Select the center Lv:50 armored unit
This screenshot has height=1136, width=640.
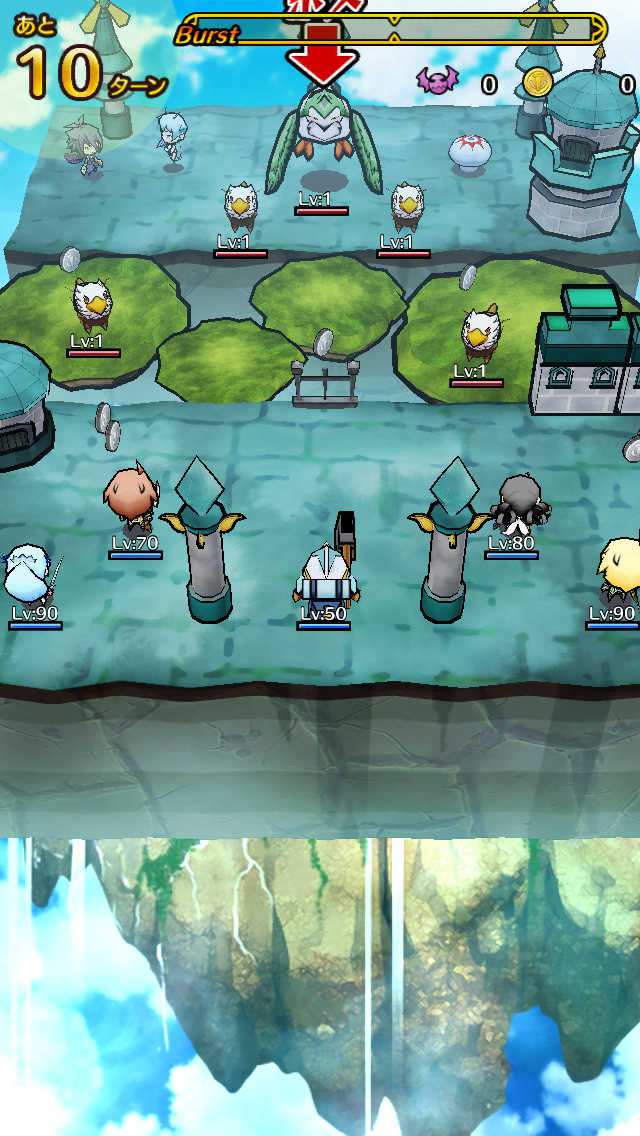tap(323, 573)
